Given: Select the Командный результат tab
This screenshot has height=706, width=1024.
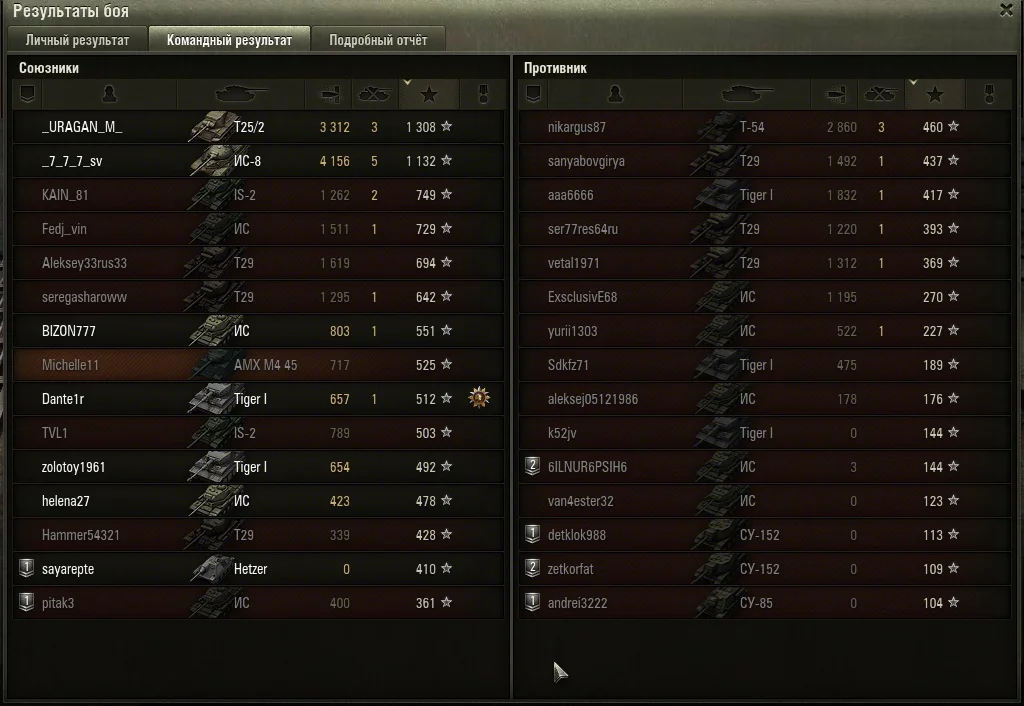Looking at the screenshot, I should point(228,40).
